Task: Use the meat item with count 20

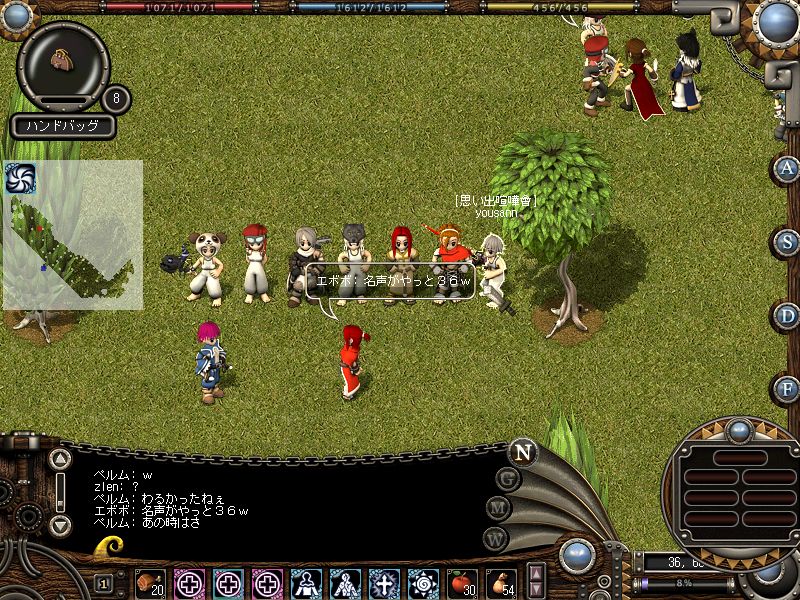Action: coord(150,583)
